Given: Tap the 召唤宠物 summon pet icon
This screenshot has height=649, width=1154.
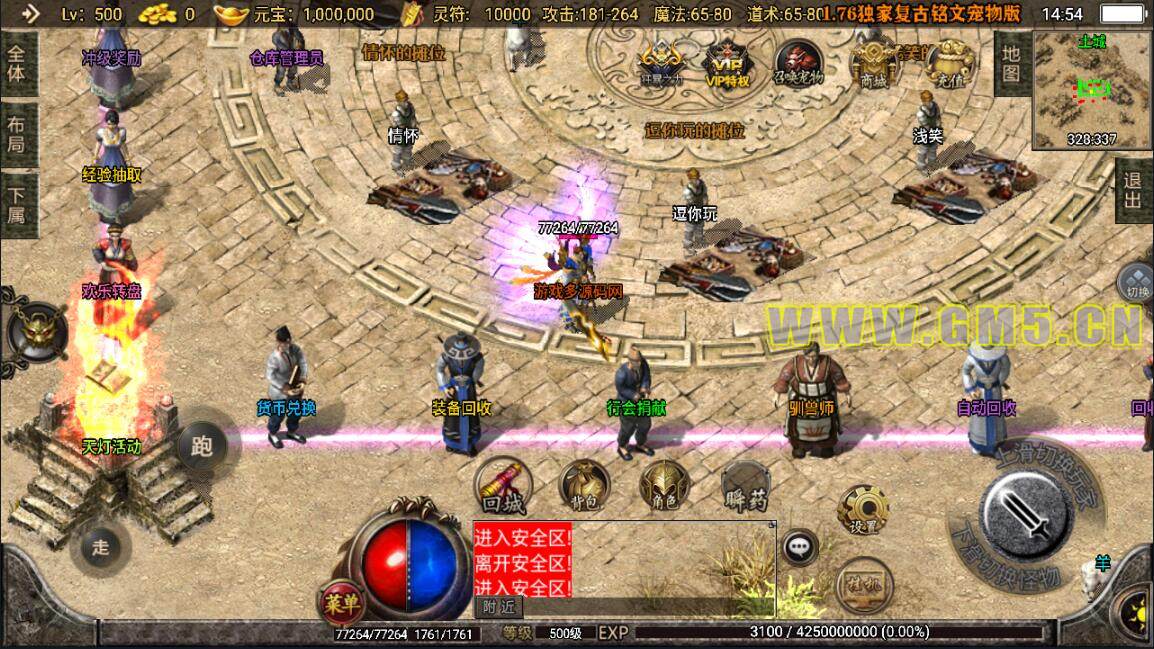Looking at the screenshot, I should click(798, 64).
